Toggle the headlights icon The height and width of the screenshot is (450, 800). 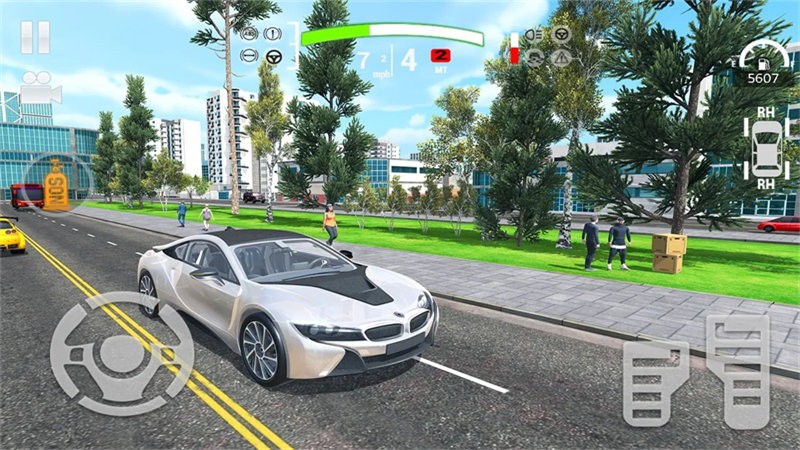pyautogui.click(x=535, y=35)
